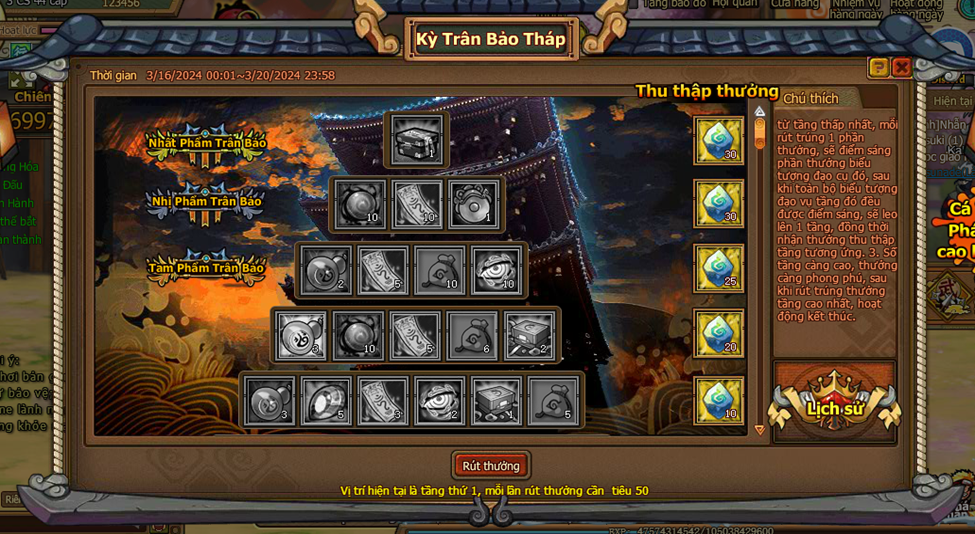Screen dimensions: 975x534
Task: Choose the crystal collection reward numbered 10
Action: 719,400
